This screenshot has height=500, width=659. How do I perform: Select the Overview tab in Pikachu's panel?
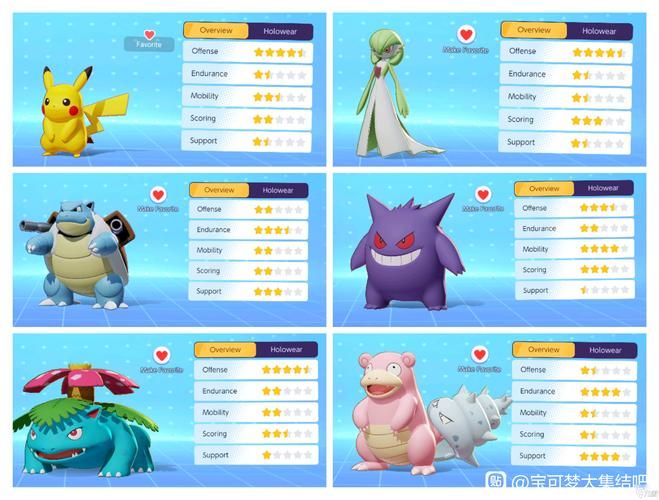[217, 31]
